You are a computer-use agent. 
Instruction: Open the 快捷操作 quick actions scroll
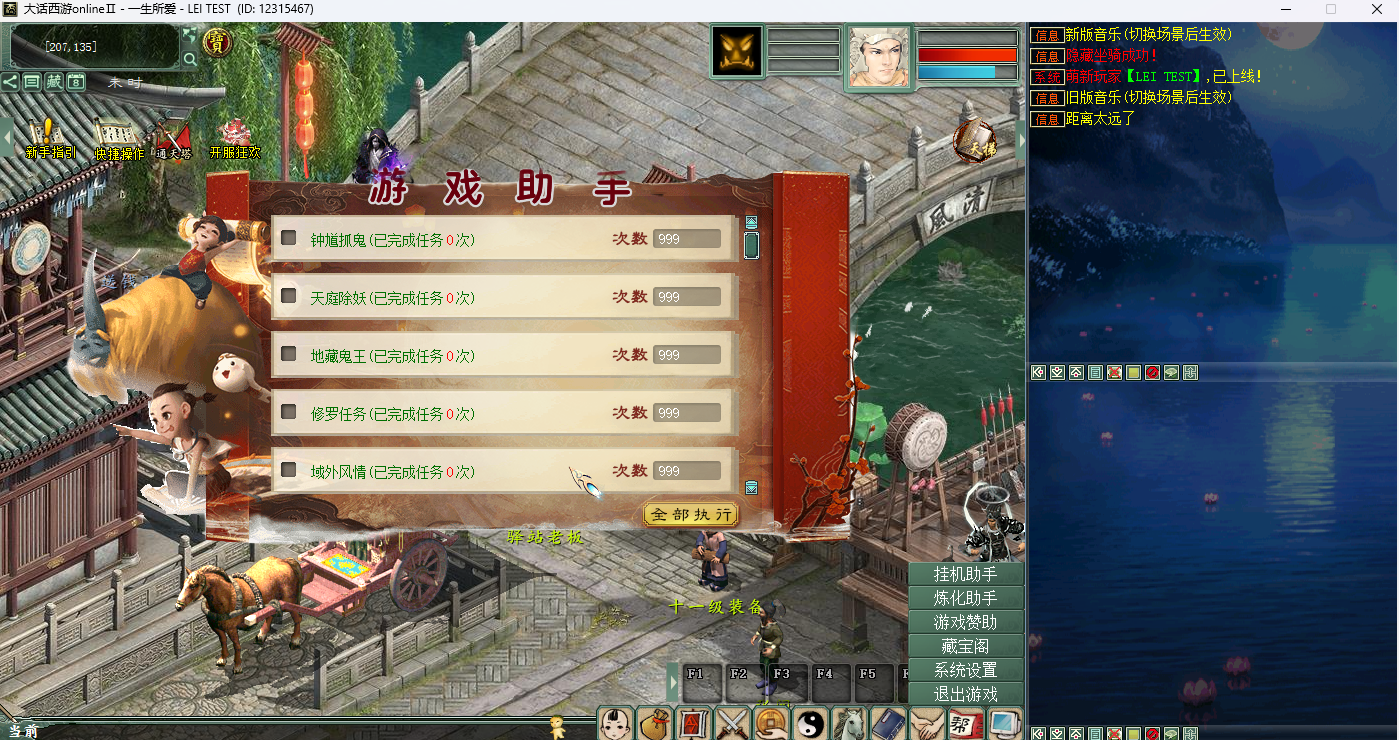pyautogui.click(x=118, y=138)
